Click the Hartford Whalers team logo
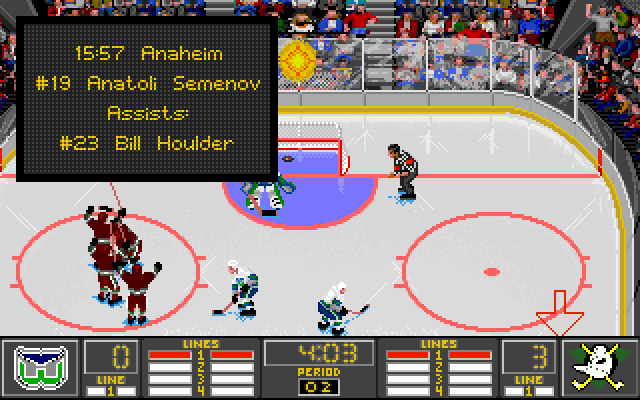 pyautogui.click(x=40, y=367)
